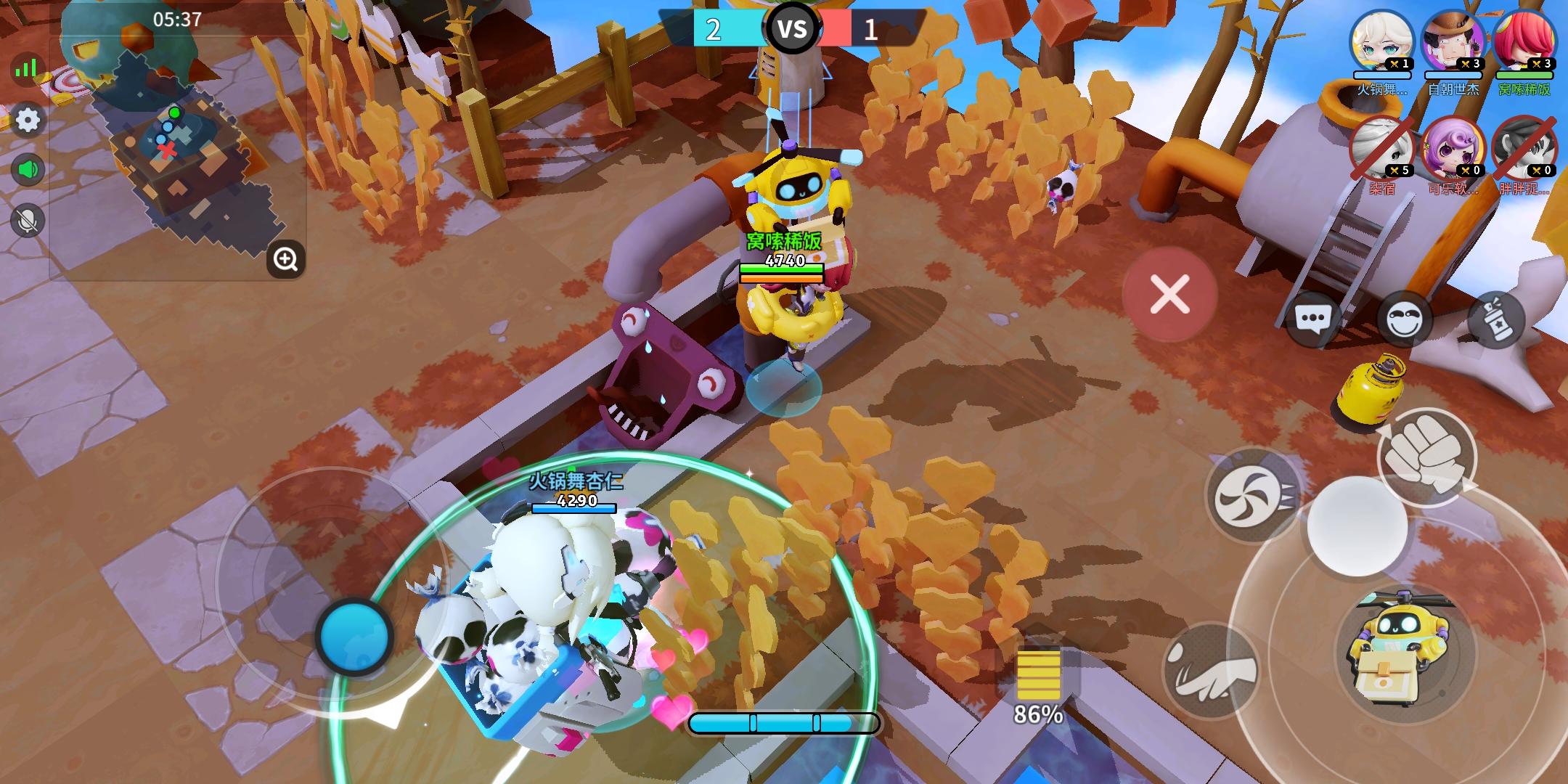Open the chat message bubble icon
This screenshot has width=1568, height=784.
[1315, 317]
